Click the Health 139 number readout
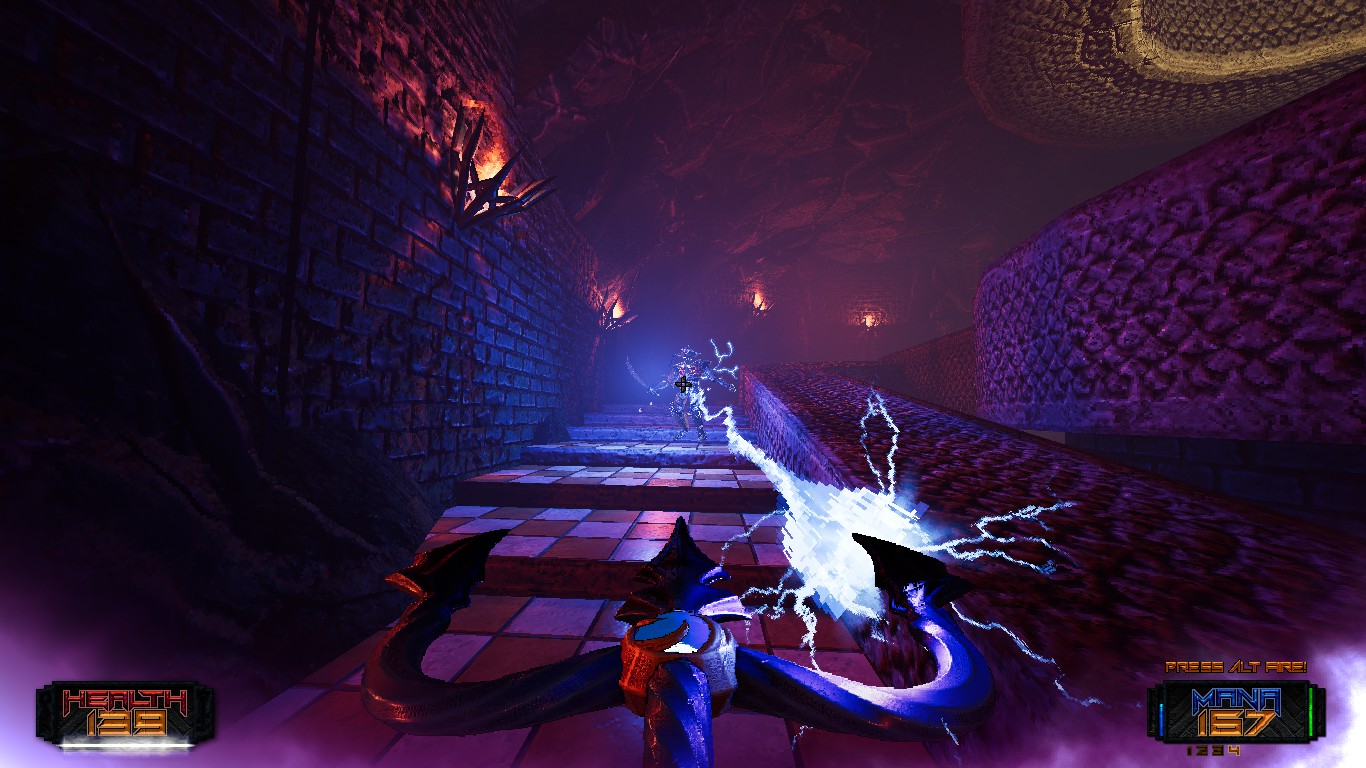Screen dimensions: 1366x768 pos(127,723)
